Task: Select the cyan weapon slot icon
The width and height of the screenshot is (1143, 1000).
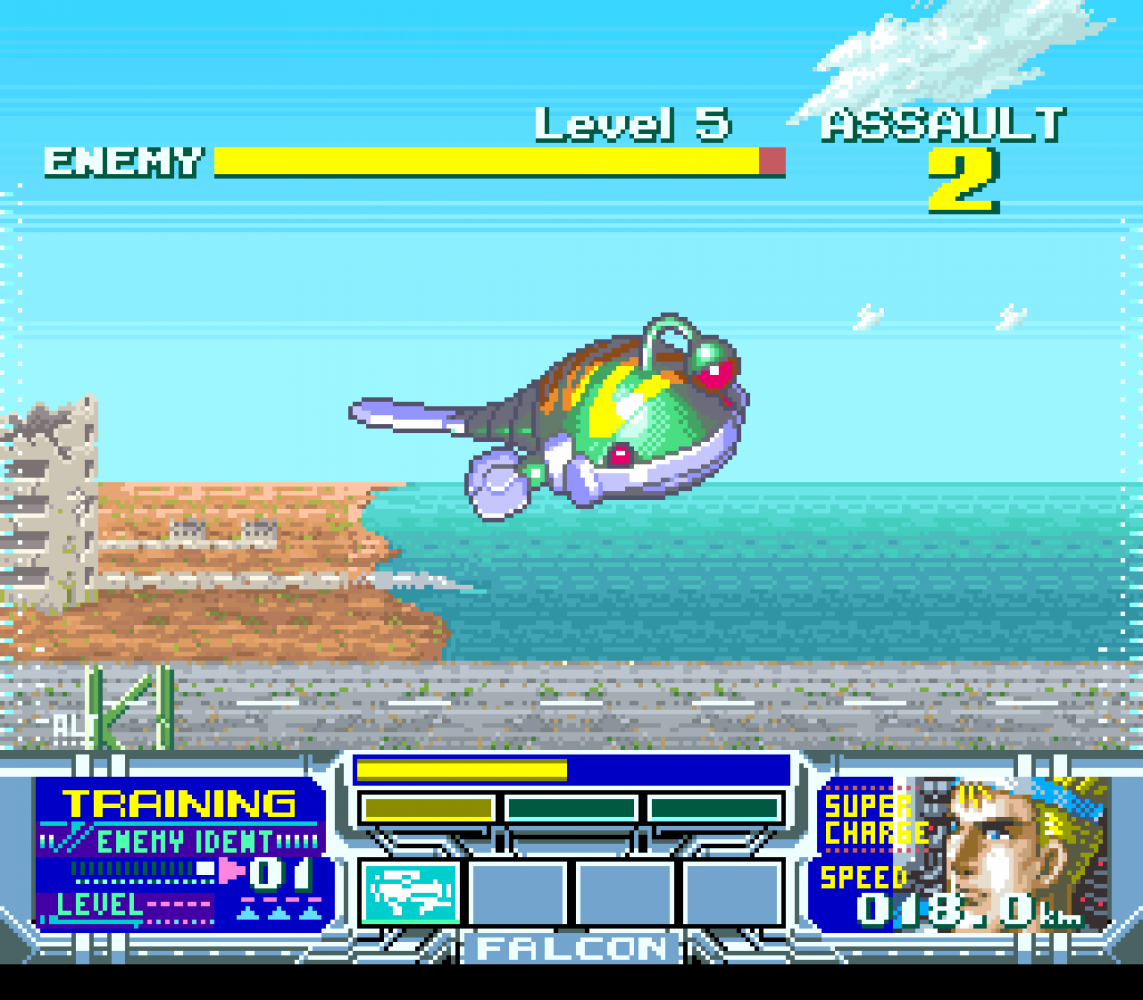Action: coord(411,892)
